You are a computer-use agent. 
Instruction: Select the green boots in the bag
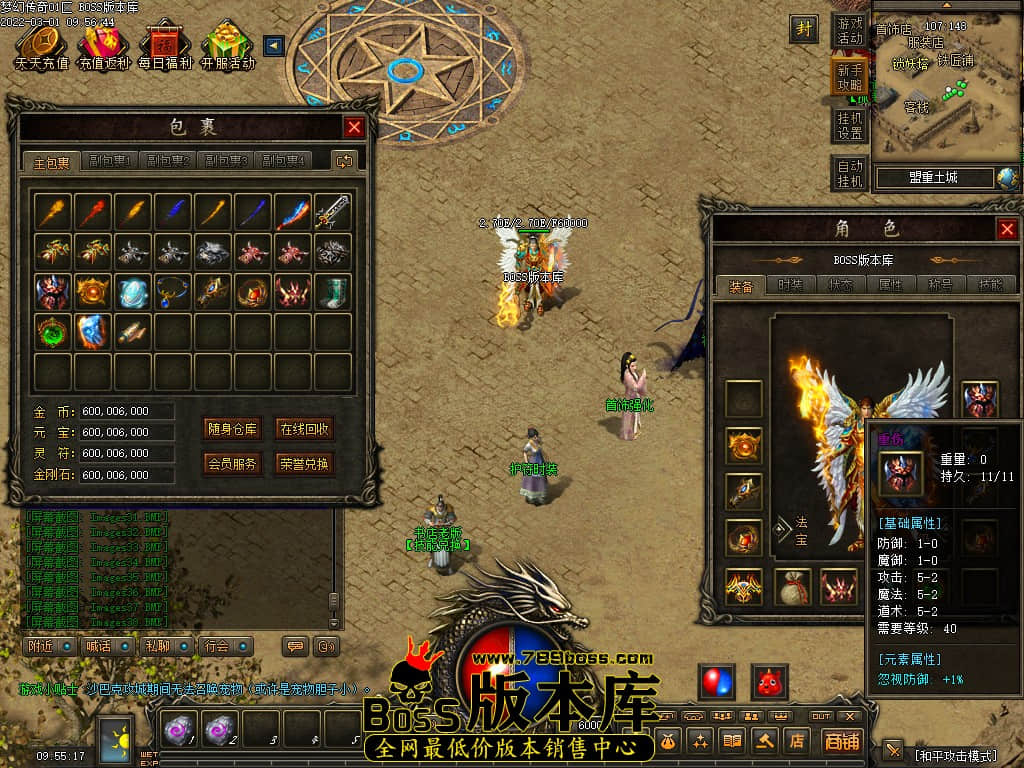tap(333, 292)
